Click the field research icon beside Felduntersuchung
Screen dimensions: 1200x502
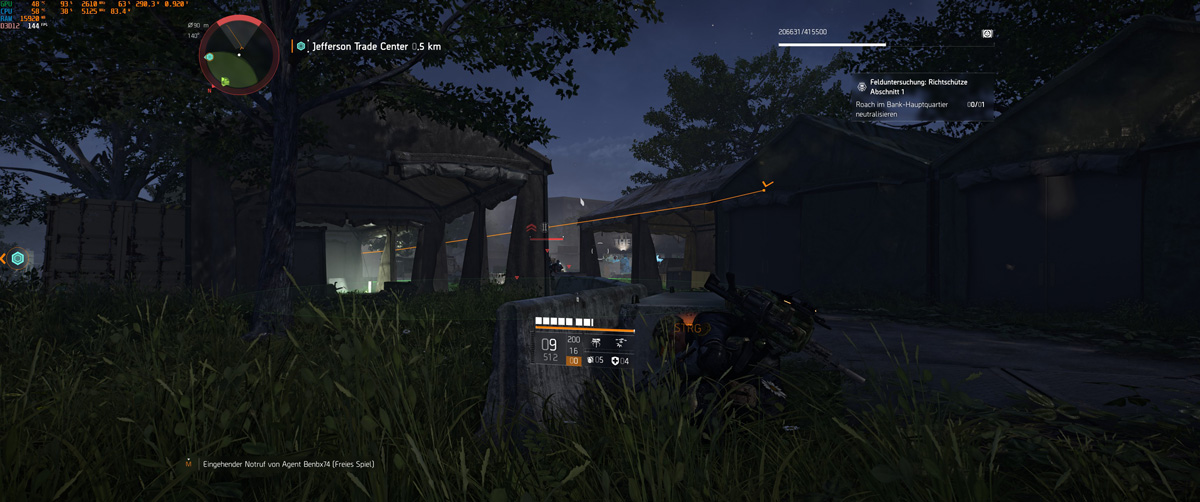862,87
